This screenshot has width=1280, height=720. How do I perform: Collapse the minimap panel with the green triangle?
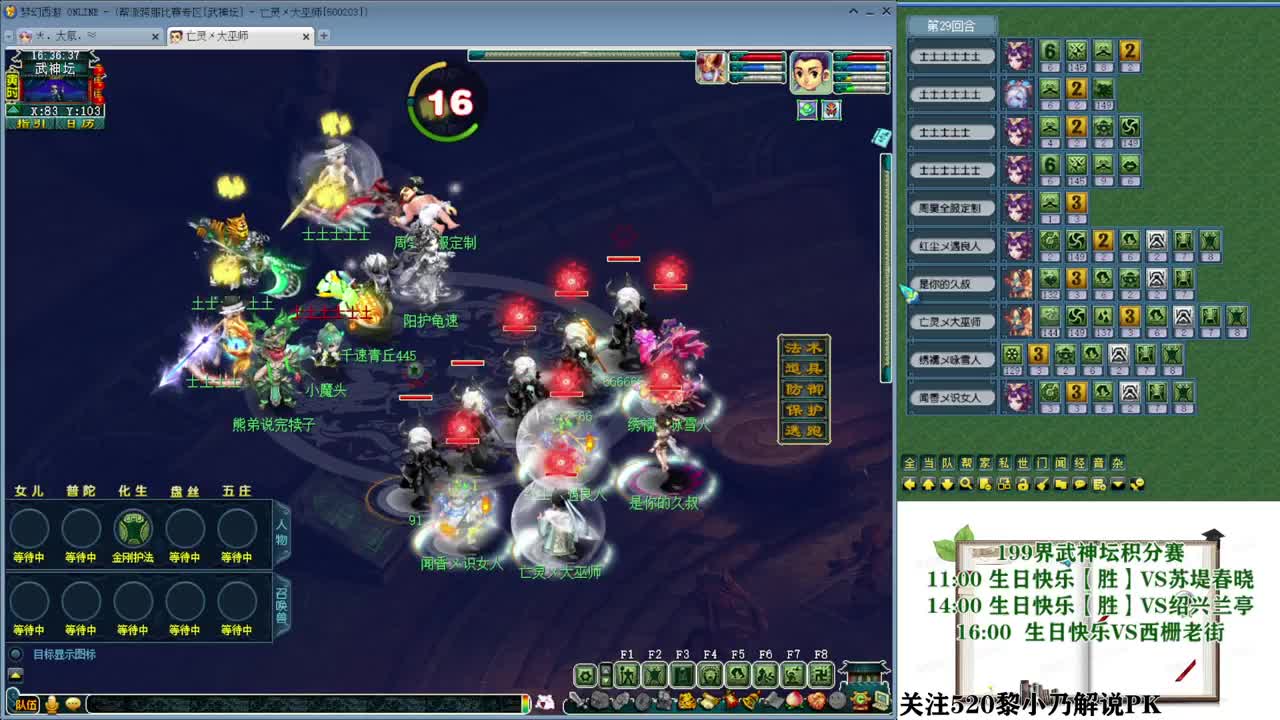(13, 110)
